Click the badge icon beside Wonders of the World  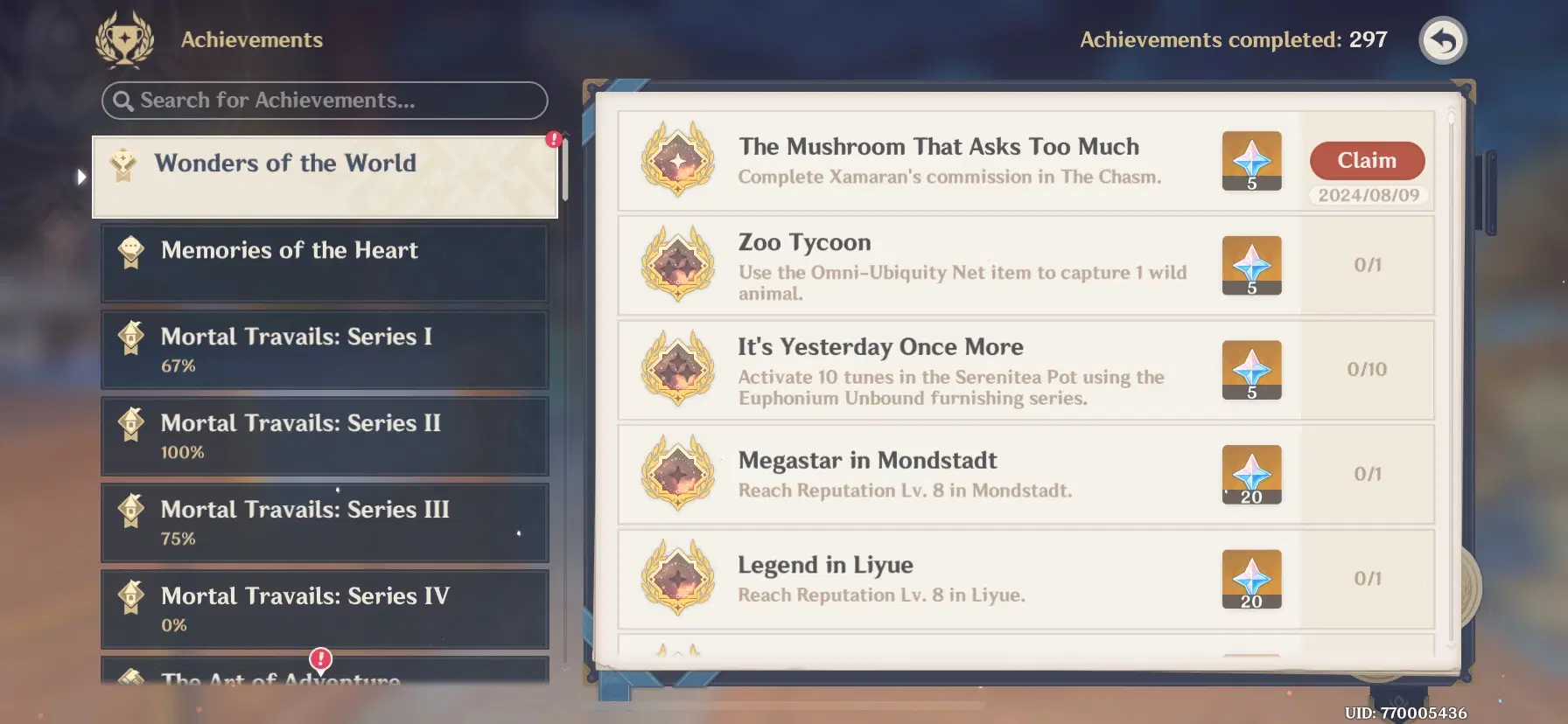pyautogui.click(x=123, y=163)
